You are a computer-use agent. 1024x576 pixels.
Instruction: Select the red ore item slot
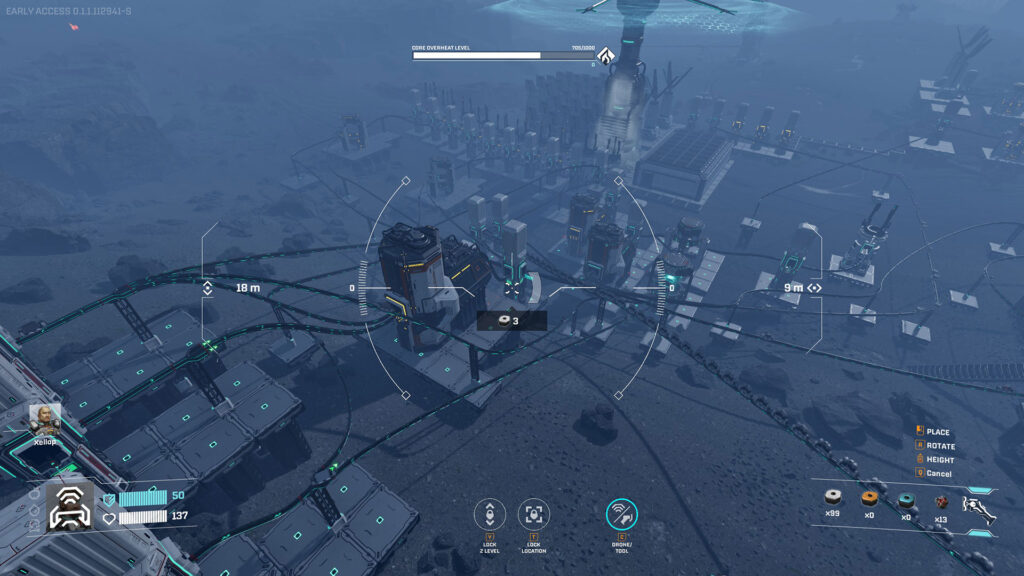click(x=940, y=500)
